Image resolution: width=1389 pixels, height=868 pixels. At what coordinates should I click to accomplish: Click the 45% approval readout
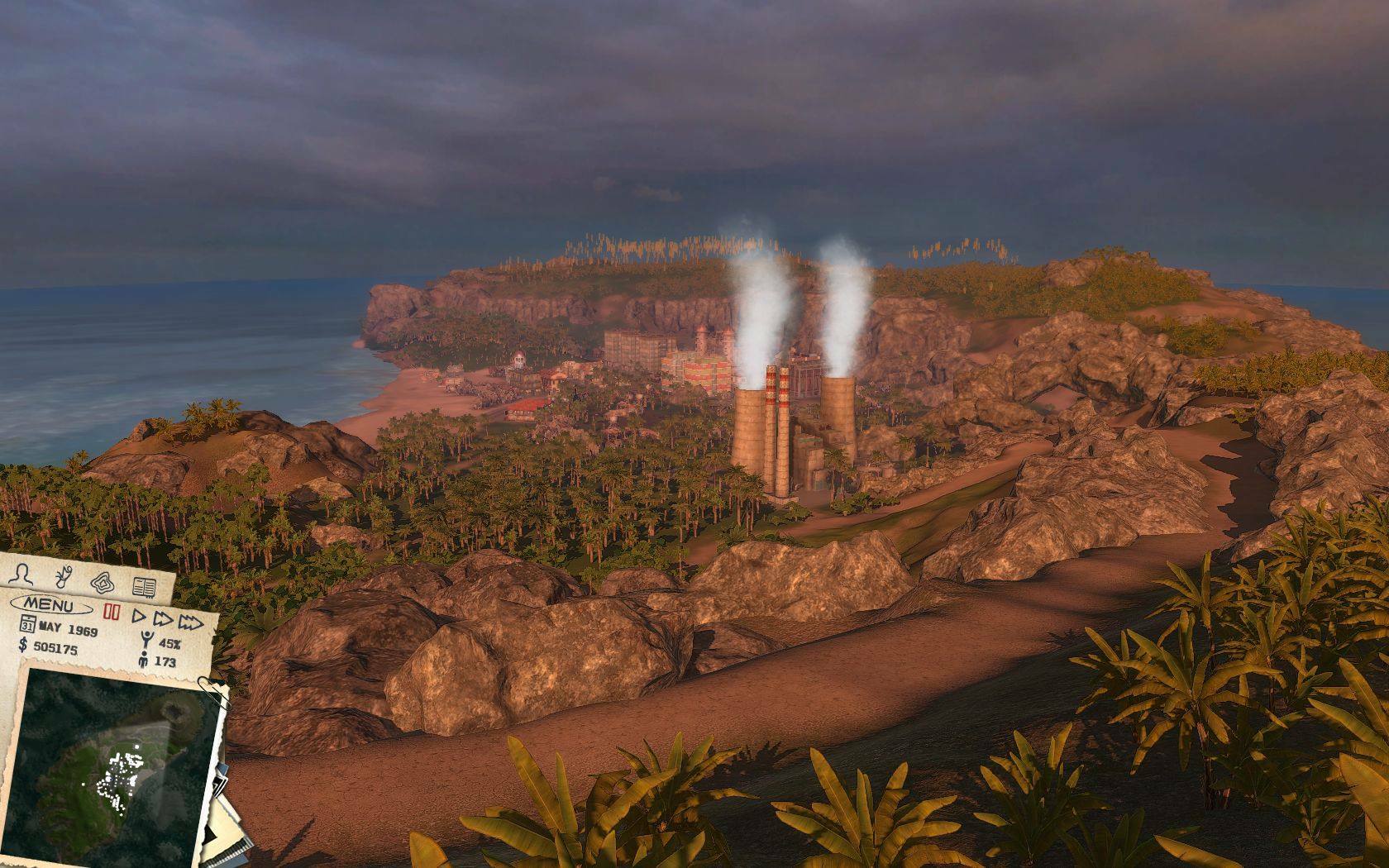tap(169, 644)
